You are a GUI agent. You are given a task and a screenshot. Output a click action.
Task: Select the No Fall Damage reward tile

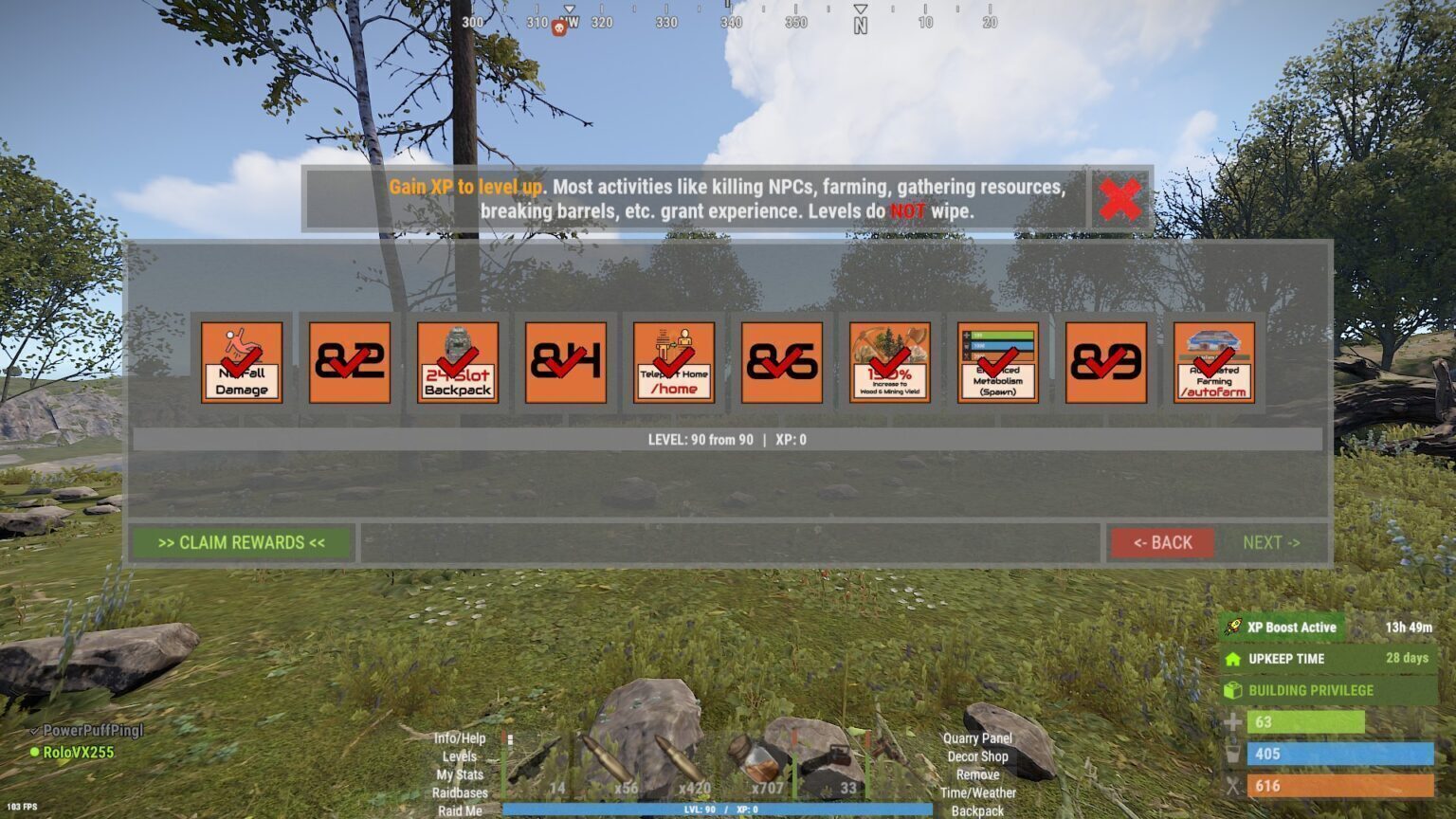click(242, 363)
